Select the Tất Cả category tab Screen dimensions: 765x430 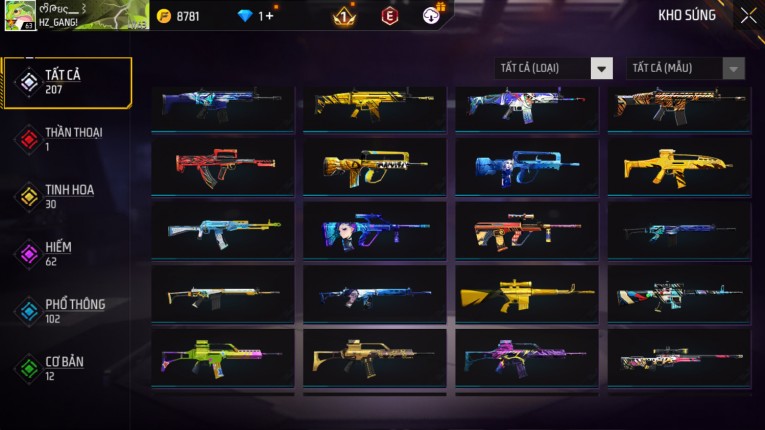(x=68, y=82)
